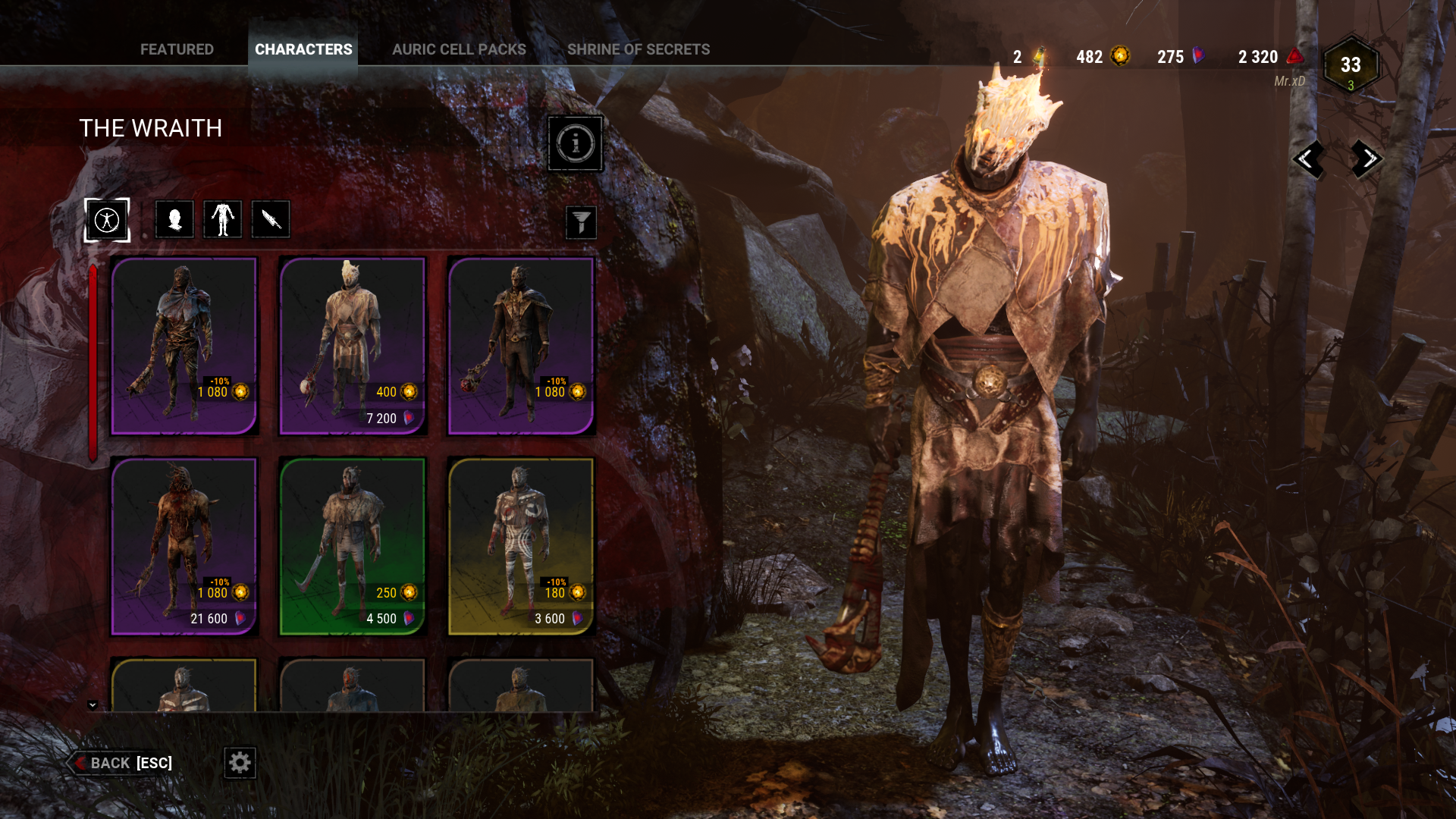Open the character info panel
This screenshot has height=819, width=1456.
click(575, 143)
